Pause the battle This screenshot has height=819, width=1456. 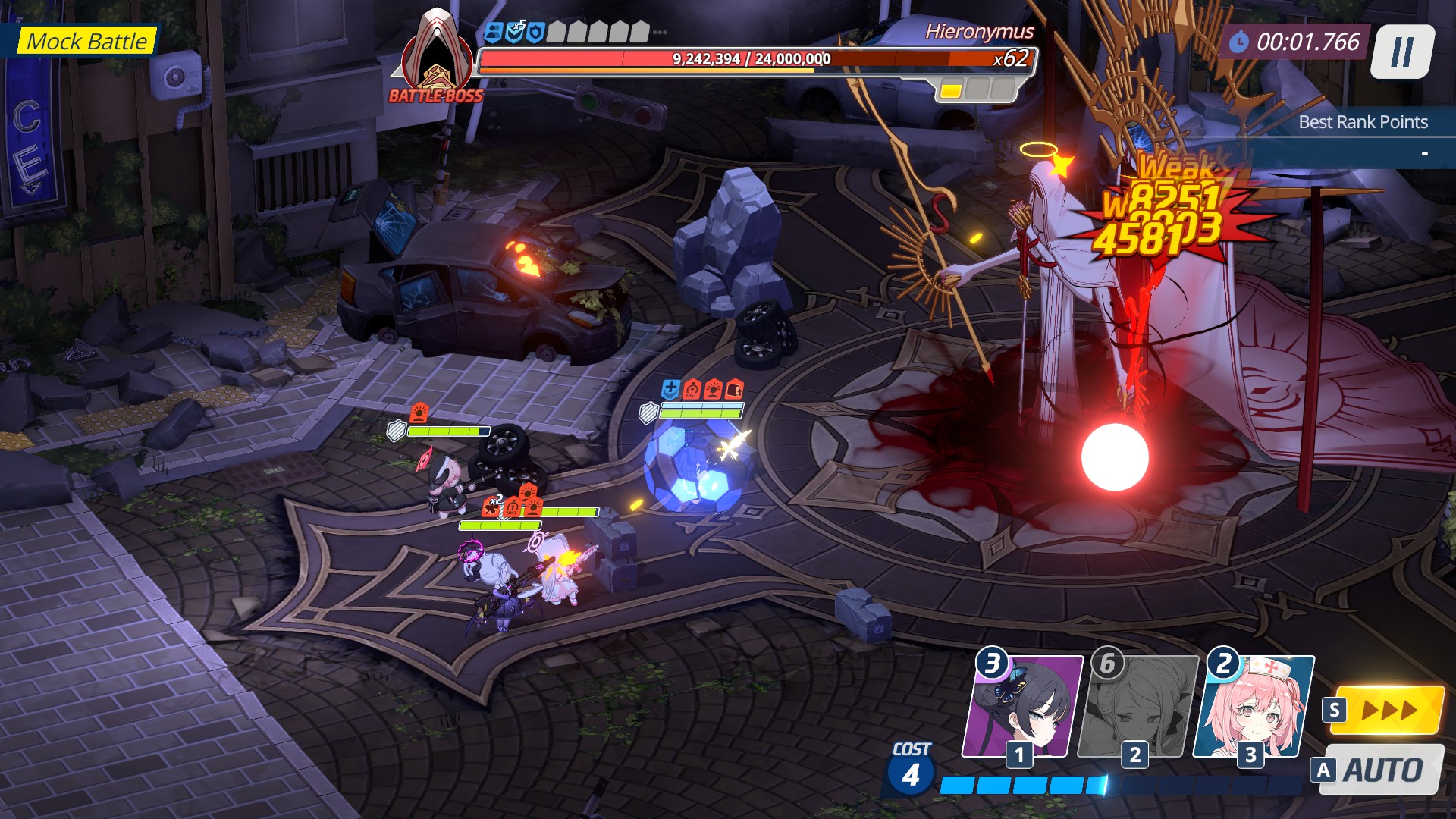click(x=1402, y=52)
